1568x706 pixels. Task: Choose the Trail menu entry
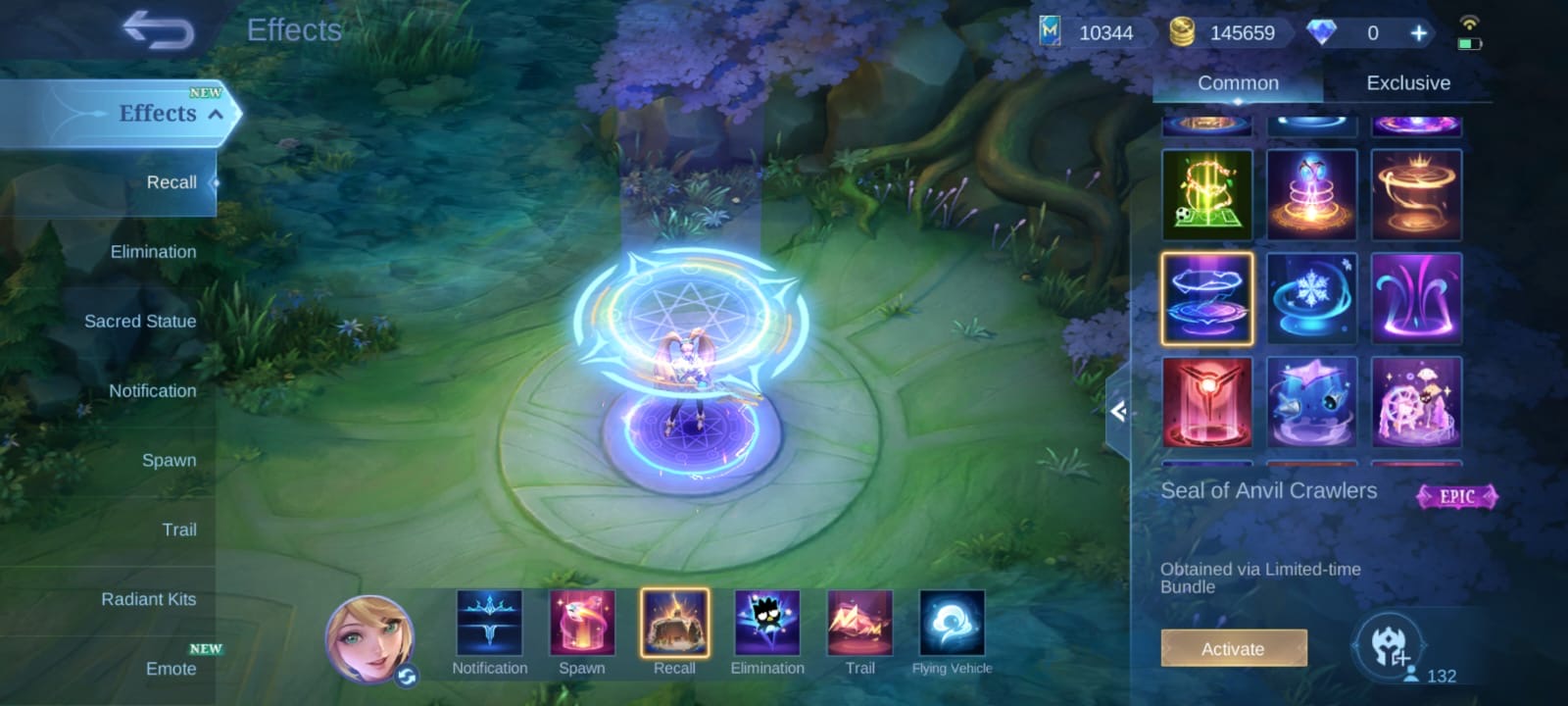click(x=179, y=530)
